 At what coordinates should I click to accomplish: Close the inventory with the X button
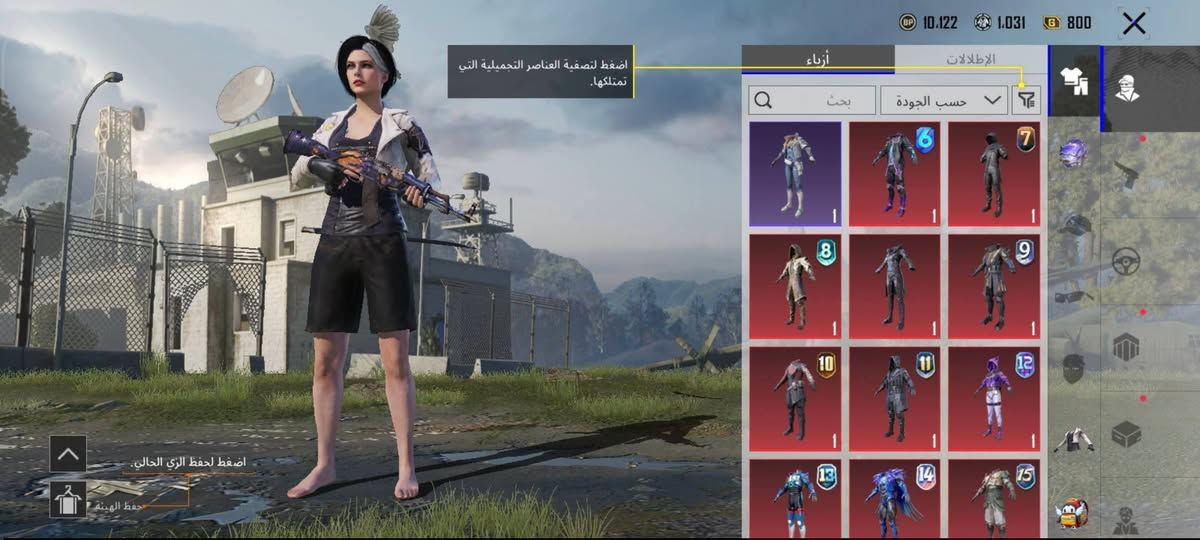click(1134, 24)
